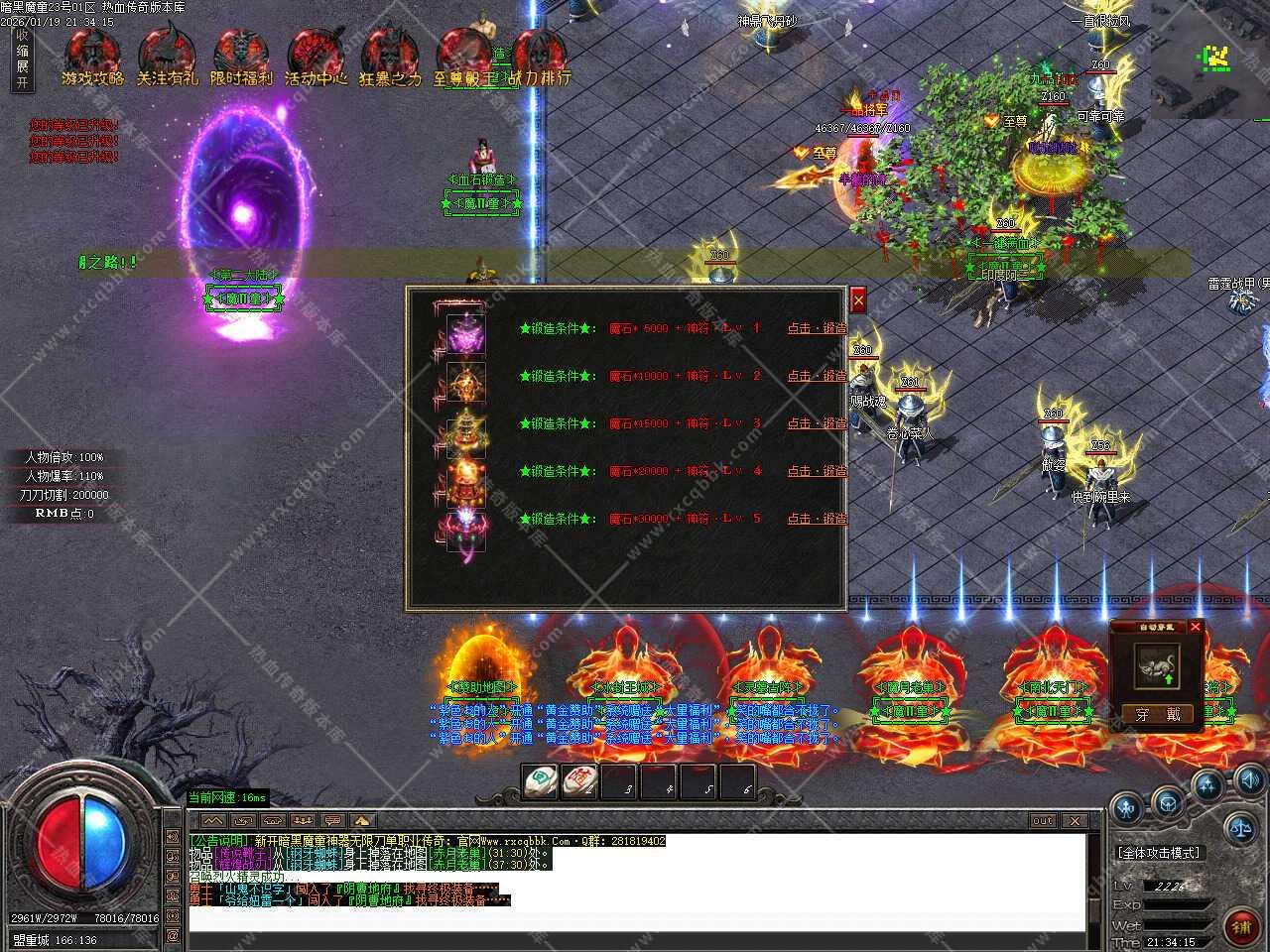Open the 关注有礼 follow gift icon
The width and height of the screenshot is (1270, 952).
(x=167, y=58)
